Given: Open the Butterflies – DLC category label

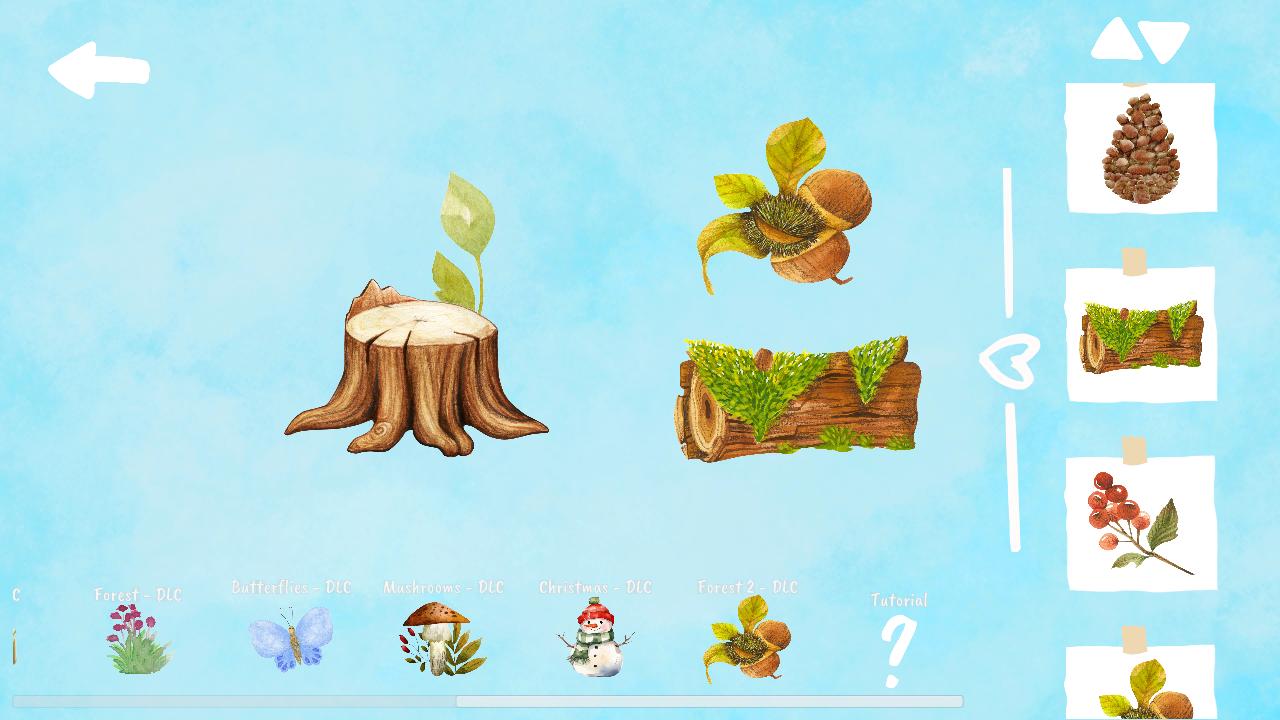Looking at the screenshot, I should click(291, 587).
